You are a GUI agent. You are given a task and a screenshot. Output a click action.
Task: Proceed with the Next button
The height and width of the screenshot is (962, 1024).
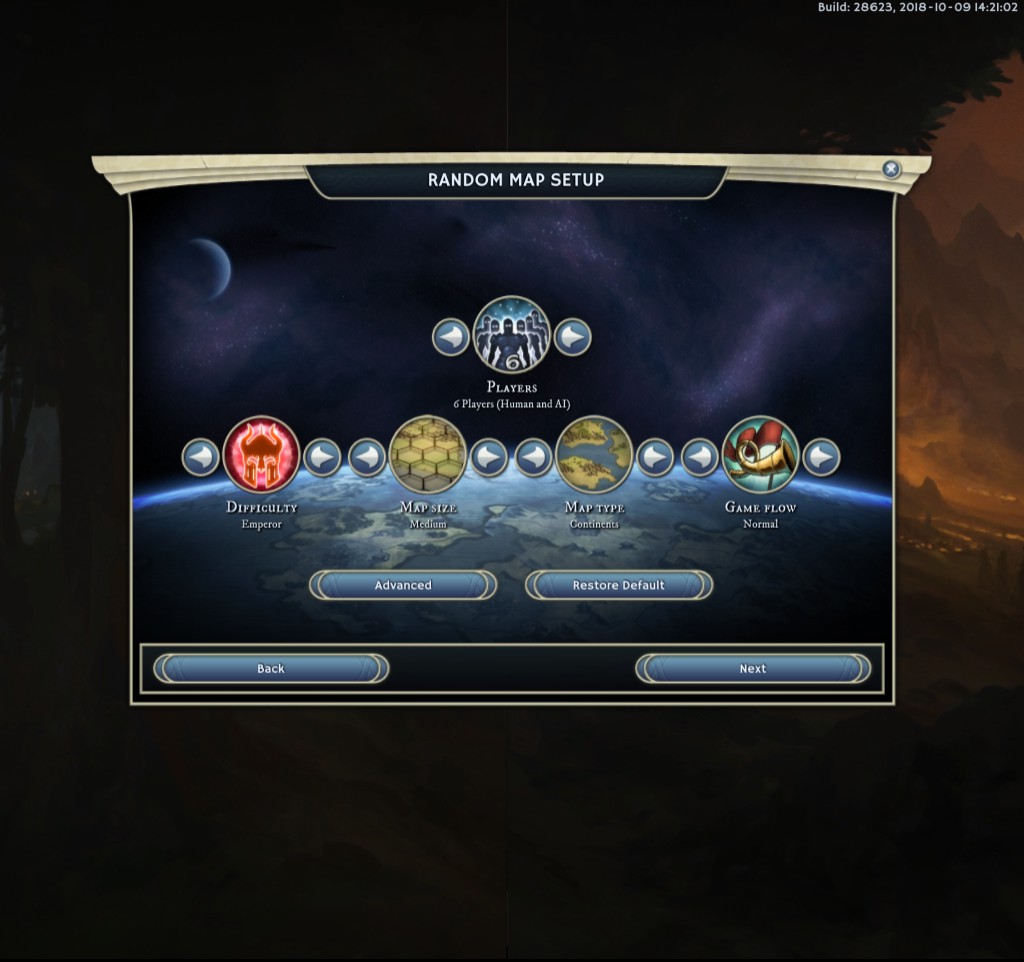[753, 669]
